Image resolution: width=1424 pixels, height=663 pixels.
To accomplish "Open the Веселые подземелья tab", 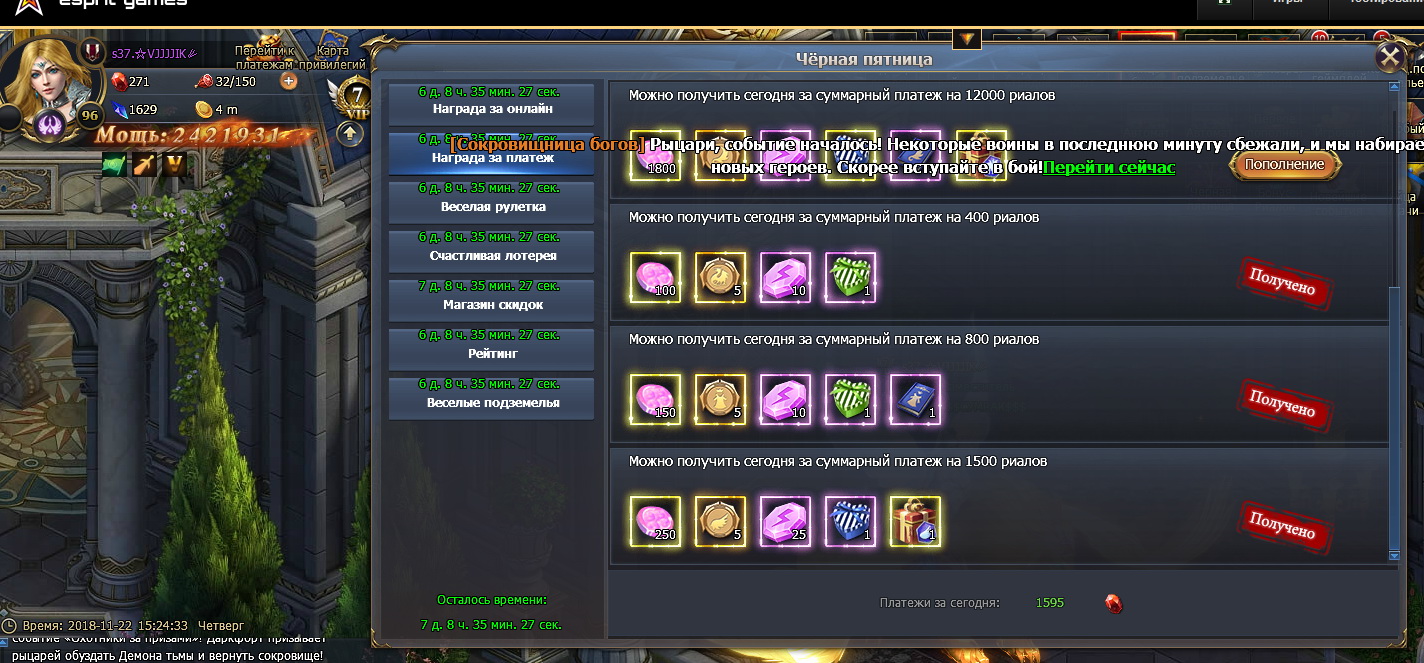I will (x=492, y=397).
